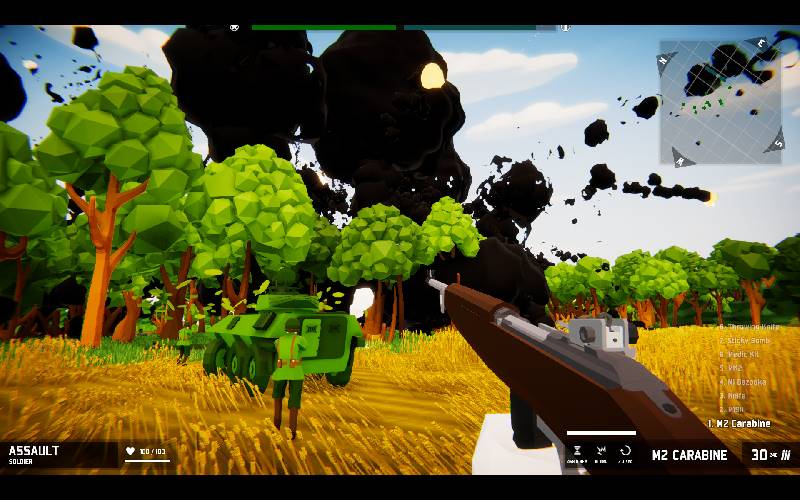Choose the Medic Kit from the weapon list
Viewport: 800px width, 500px height.
point(741,354)
